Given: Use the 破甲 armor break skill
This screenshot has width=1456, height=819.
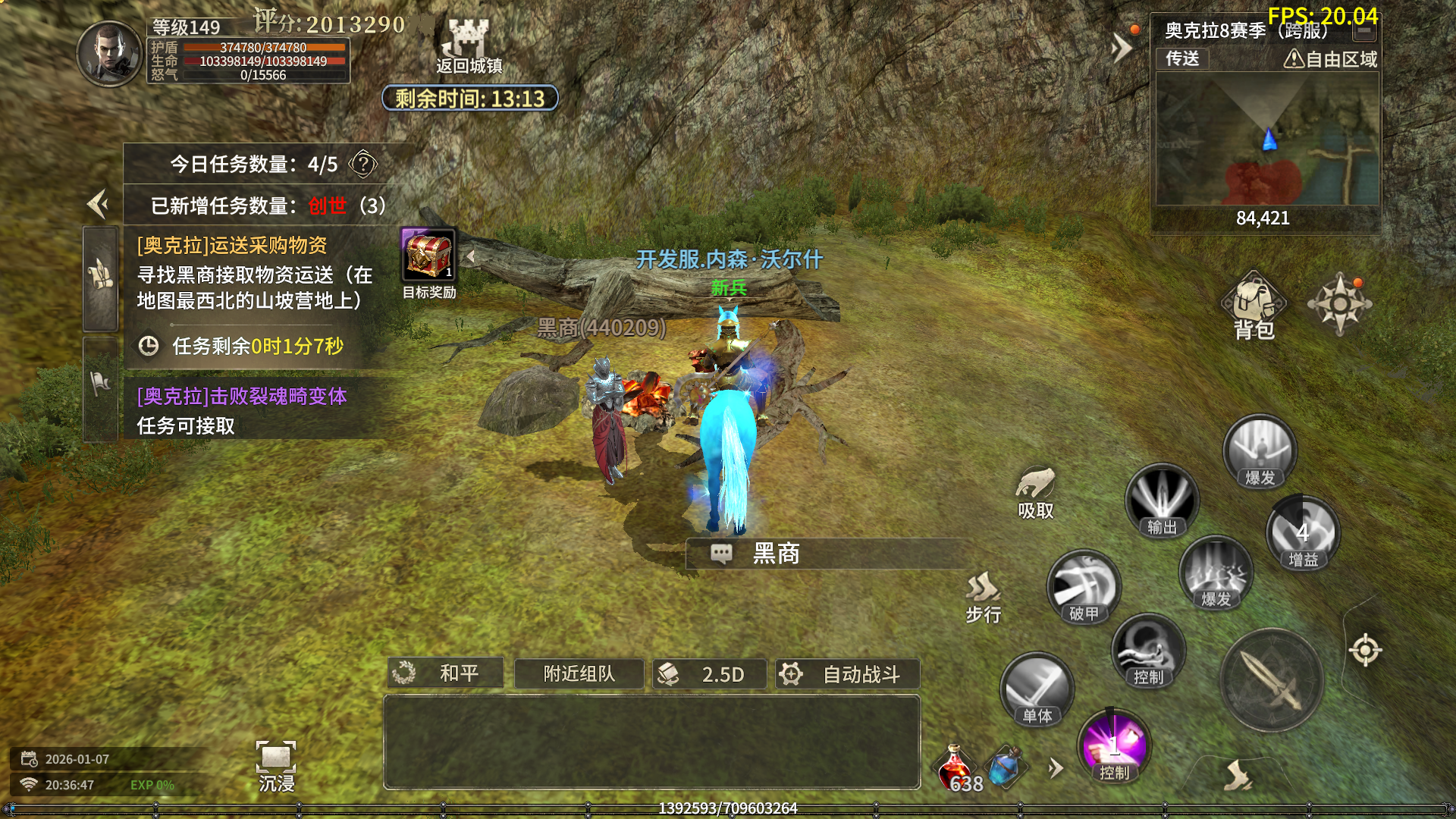Looking at the screenshot, I should [1084, 588].
